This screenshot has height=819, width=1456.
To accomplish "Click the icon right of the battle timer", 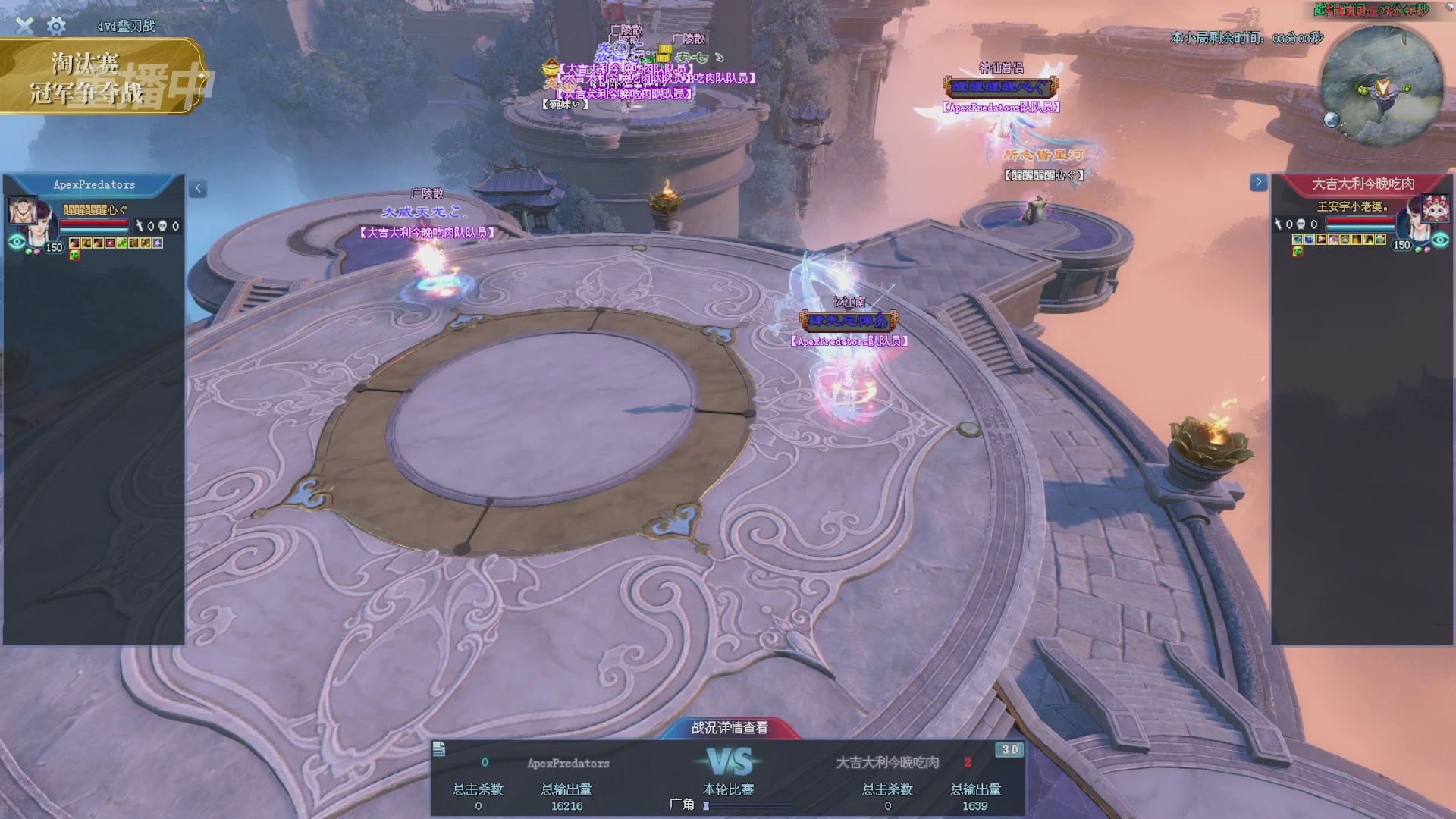I will coord(1438,9).
